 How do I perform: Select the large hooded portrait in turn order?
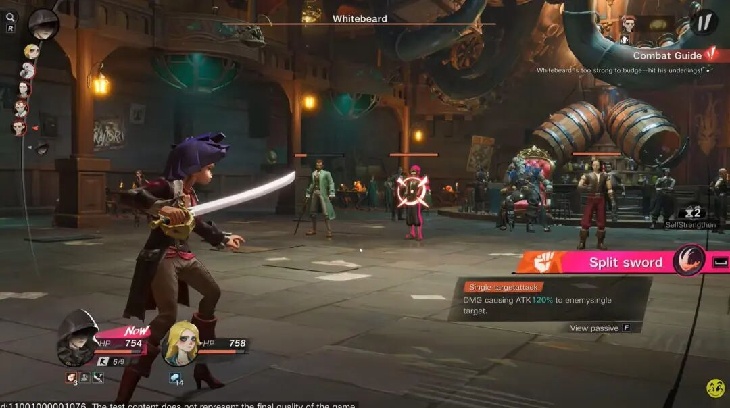pyautogui.click(x=43, y=20)
